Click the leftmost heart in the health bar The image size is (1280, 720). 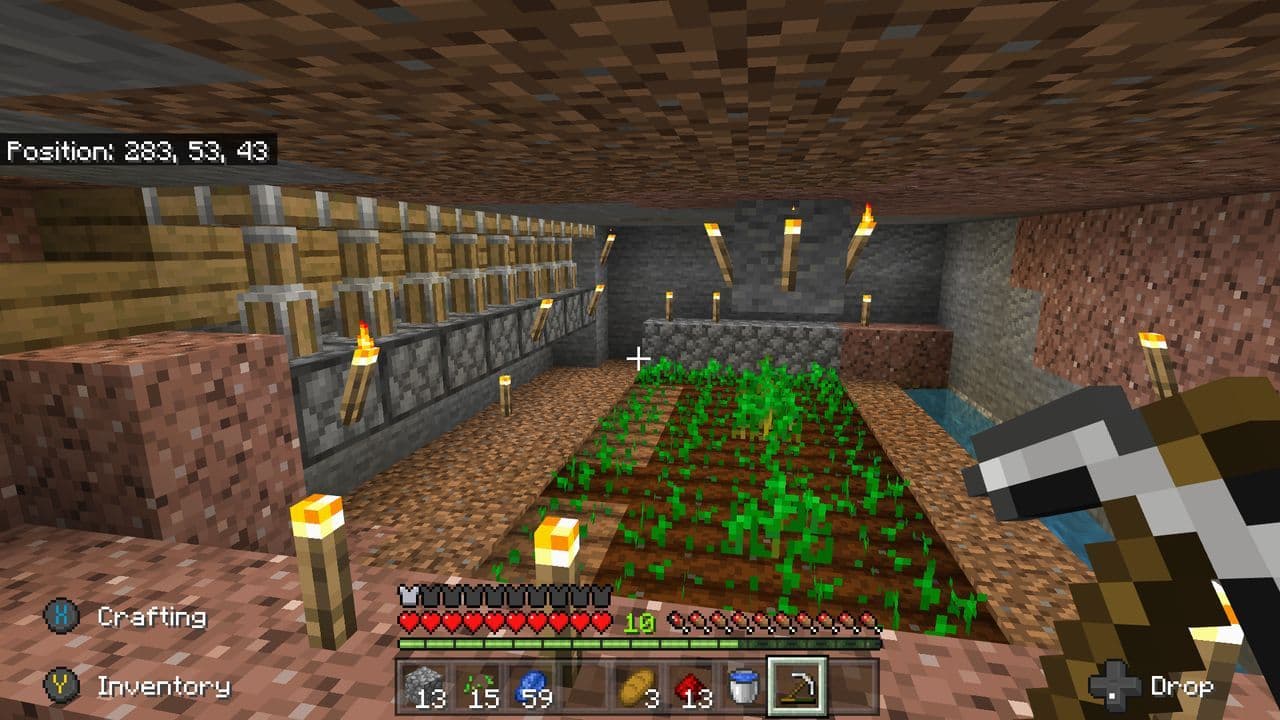coord(409,621)
